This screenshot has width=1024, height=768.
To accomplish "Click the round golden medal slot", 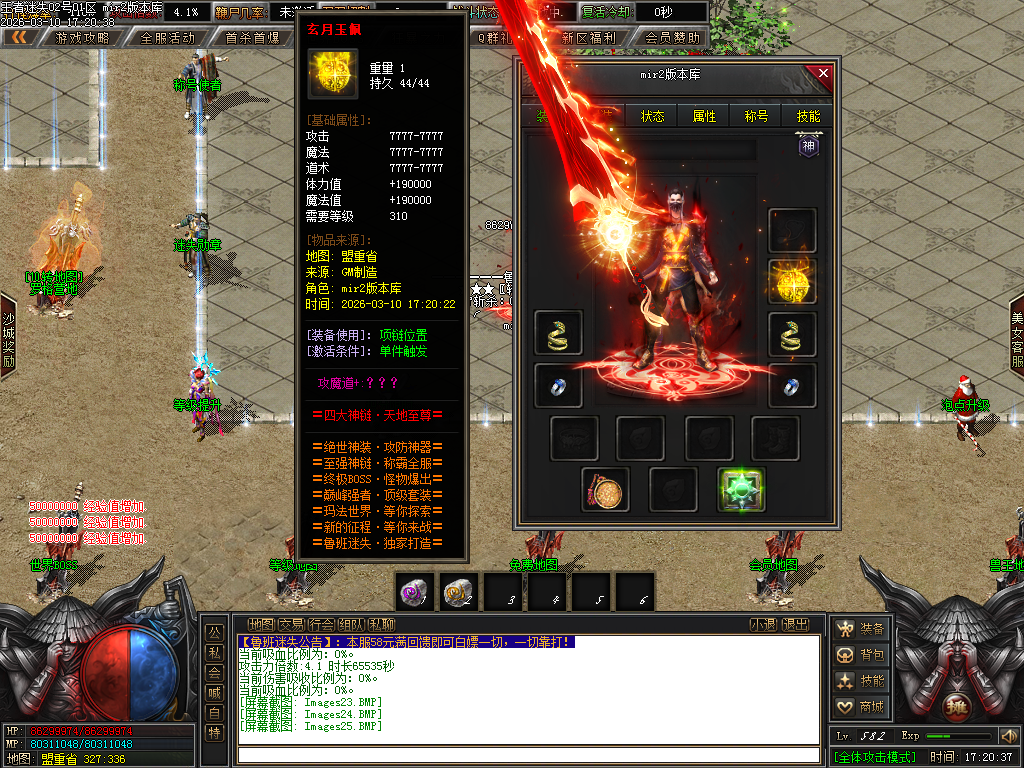I will [605, 490].
